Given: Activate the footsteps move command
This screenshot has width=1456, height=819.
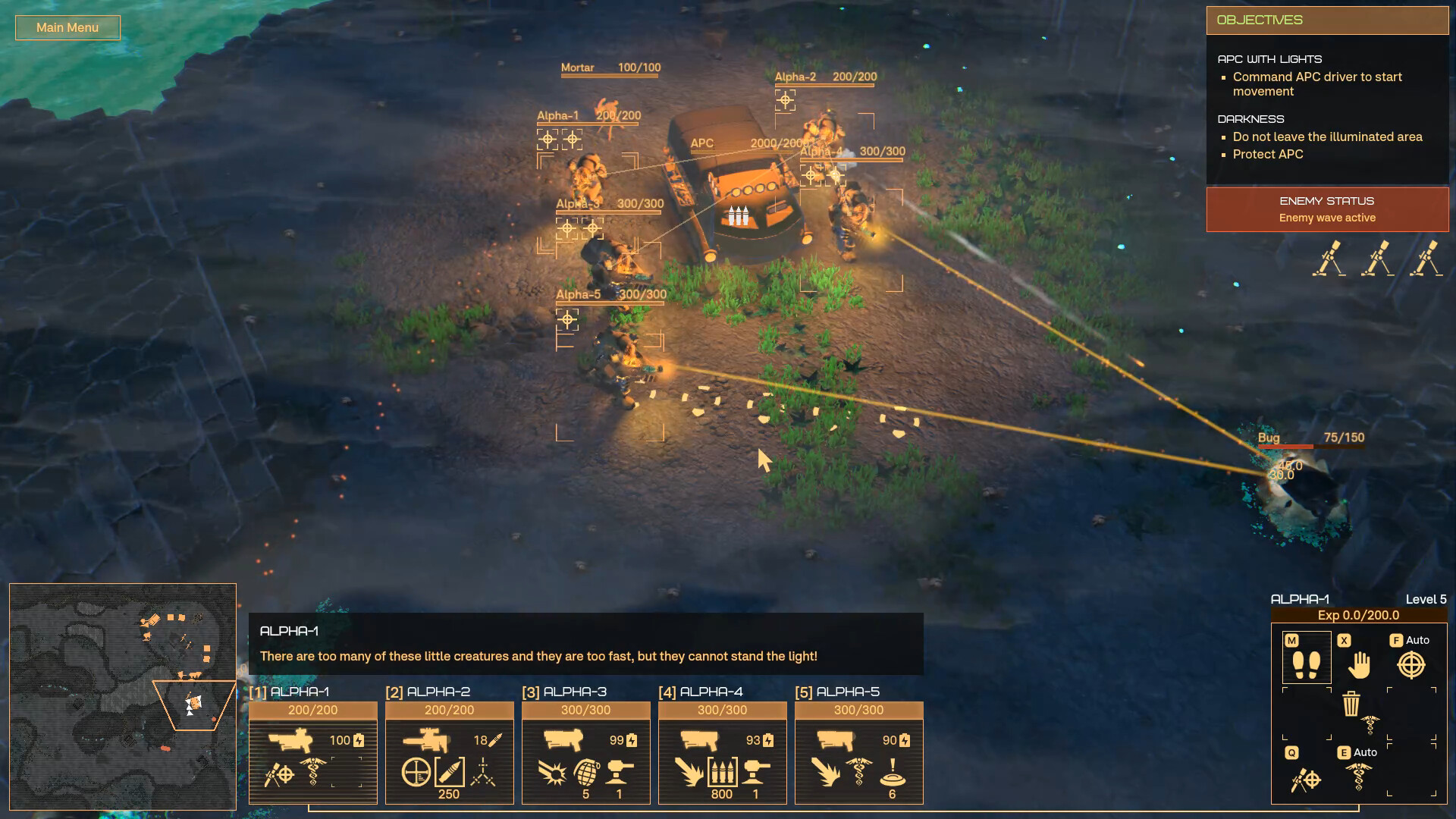Looking at the screenshot, I should [1306, 665].
